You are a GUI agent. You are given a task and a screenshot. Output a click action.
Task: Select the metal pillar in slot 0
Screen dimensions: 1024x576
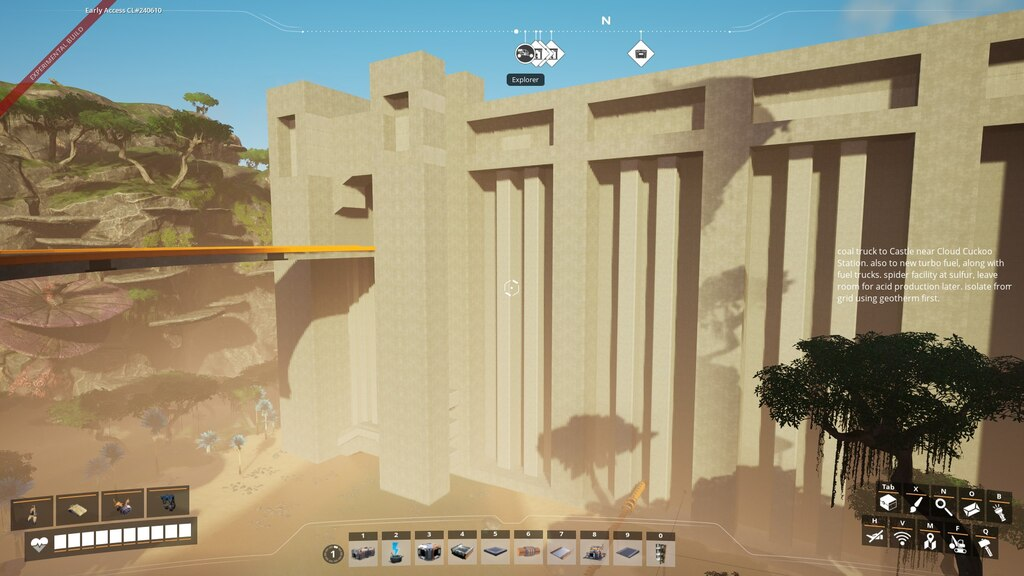click(660, 553)
